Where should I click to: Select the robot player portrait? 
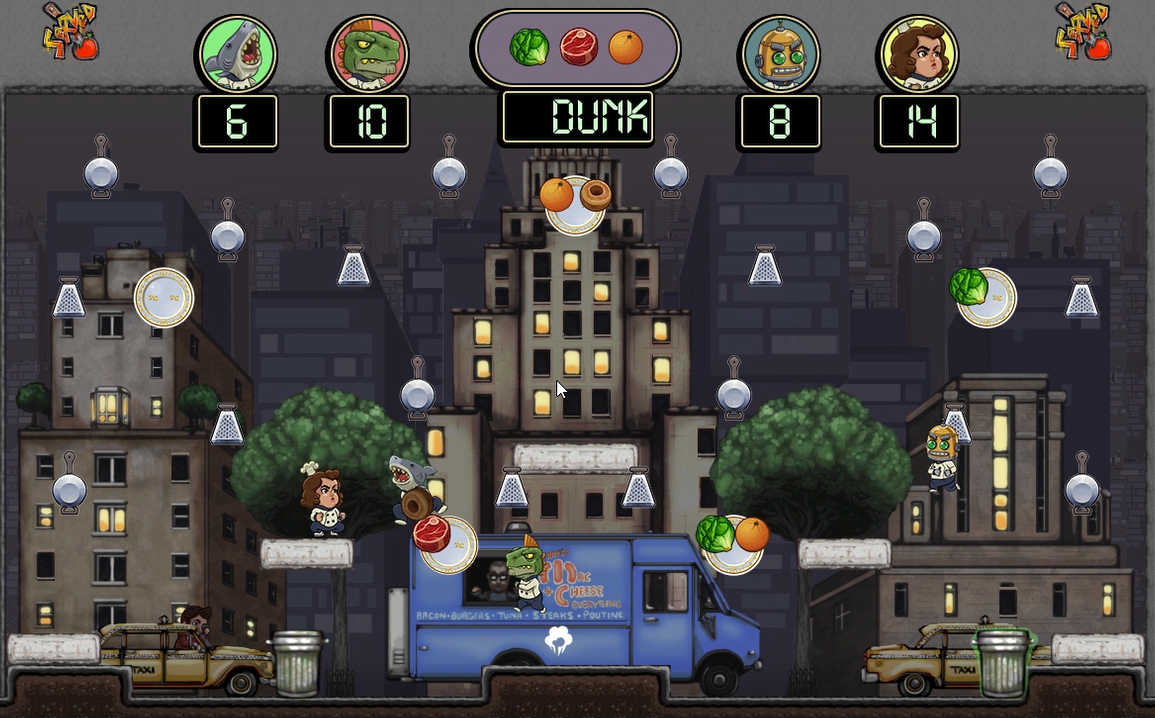779,54
